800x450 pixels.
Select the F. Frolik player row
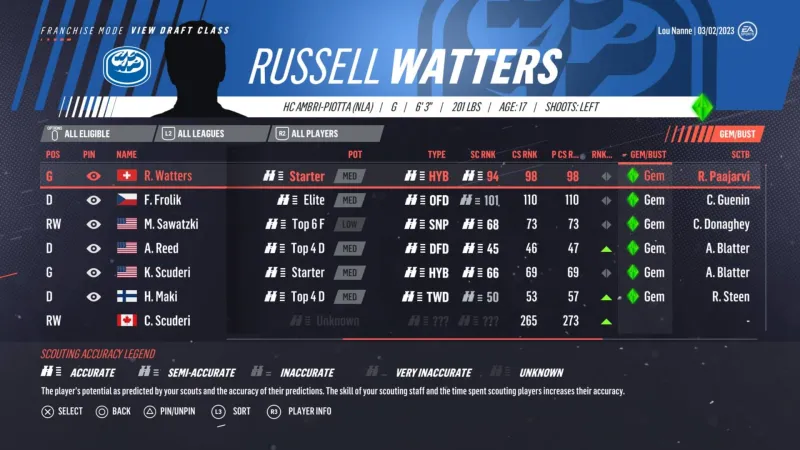tap(400, 200)
